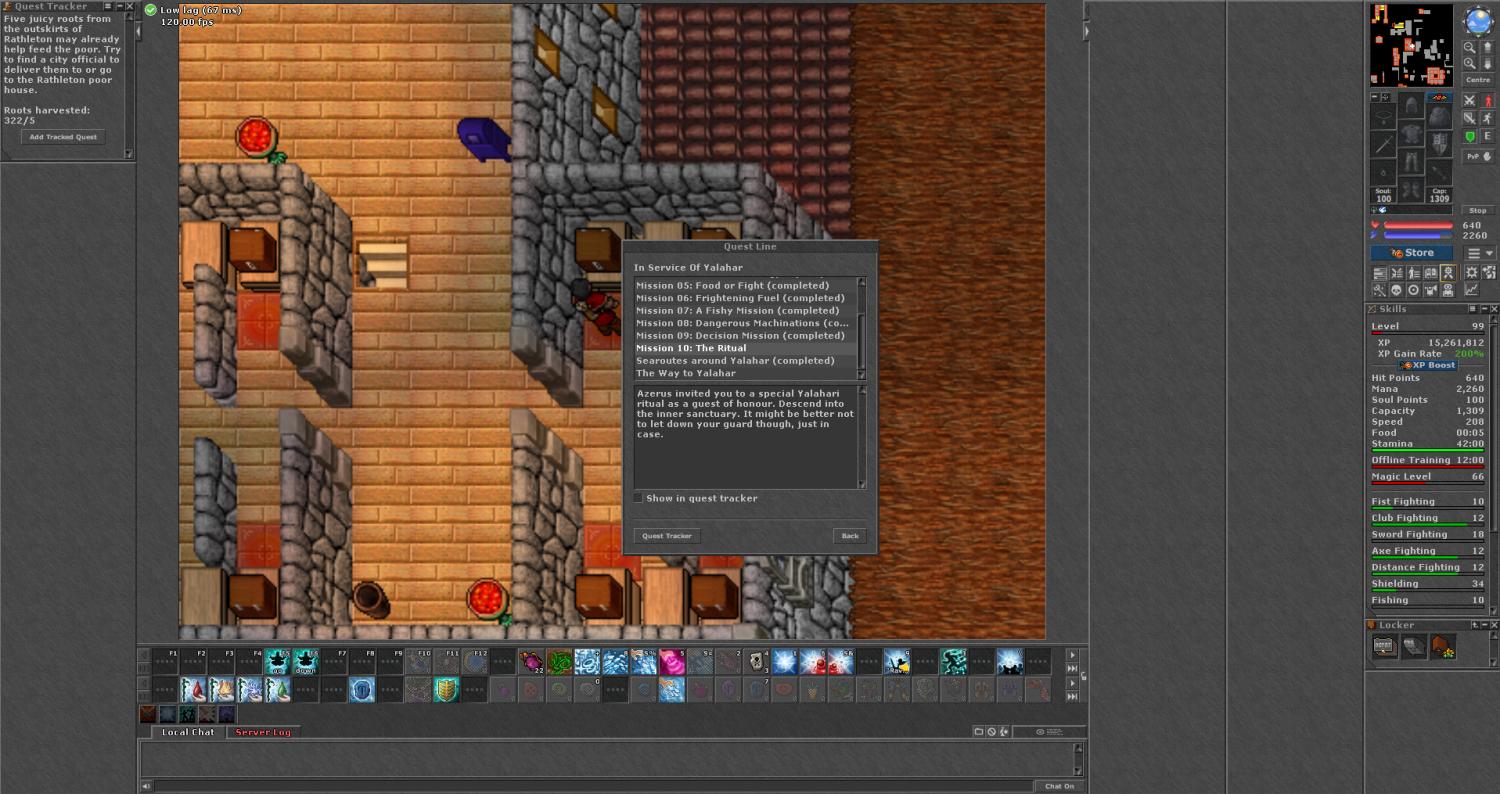This screenshot has width=1500, height=794.
Task: Click the Stop button
Action: pyautogui.click(x=1477, y=211)
